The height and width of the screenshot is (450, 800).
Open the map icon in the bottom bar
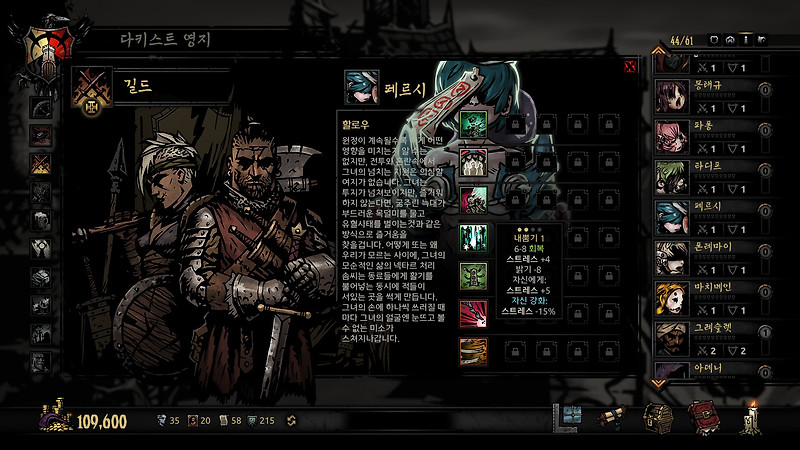[x=571, y=417]
